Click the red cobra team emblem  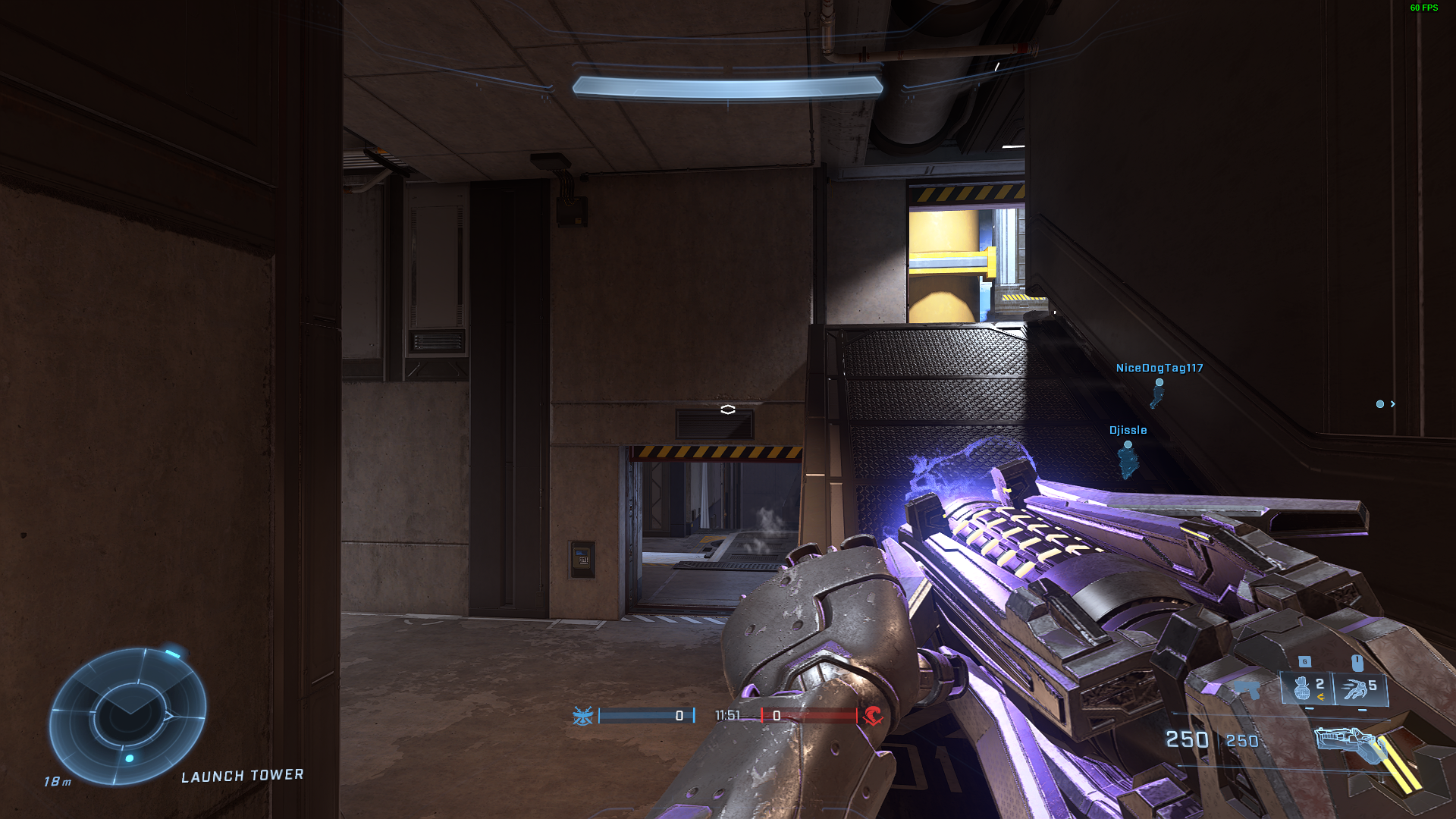tap(873, 716)
